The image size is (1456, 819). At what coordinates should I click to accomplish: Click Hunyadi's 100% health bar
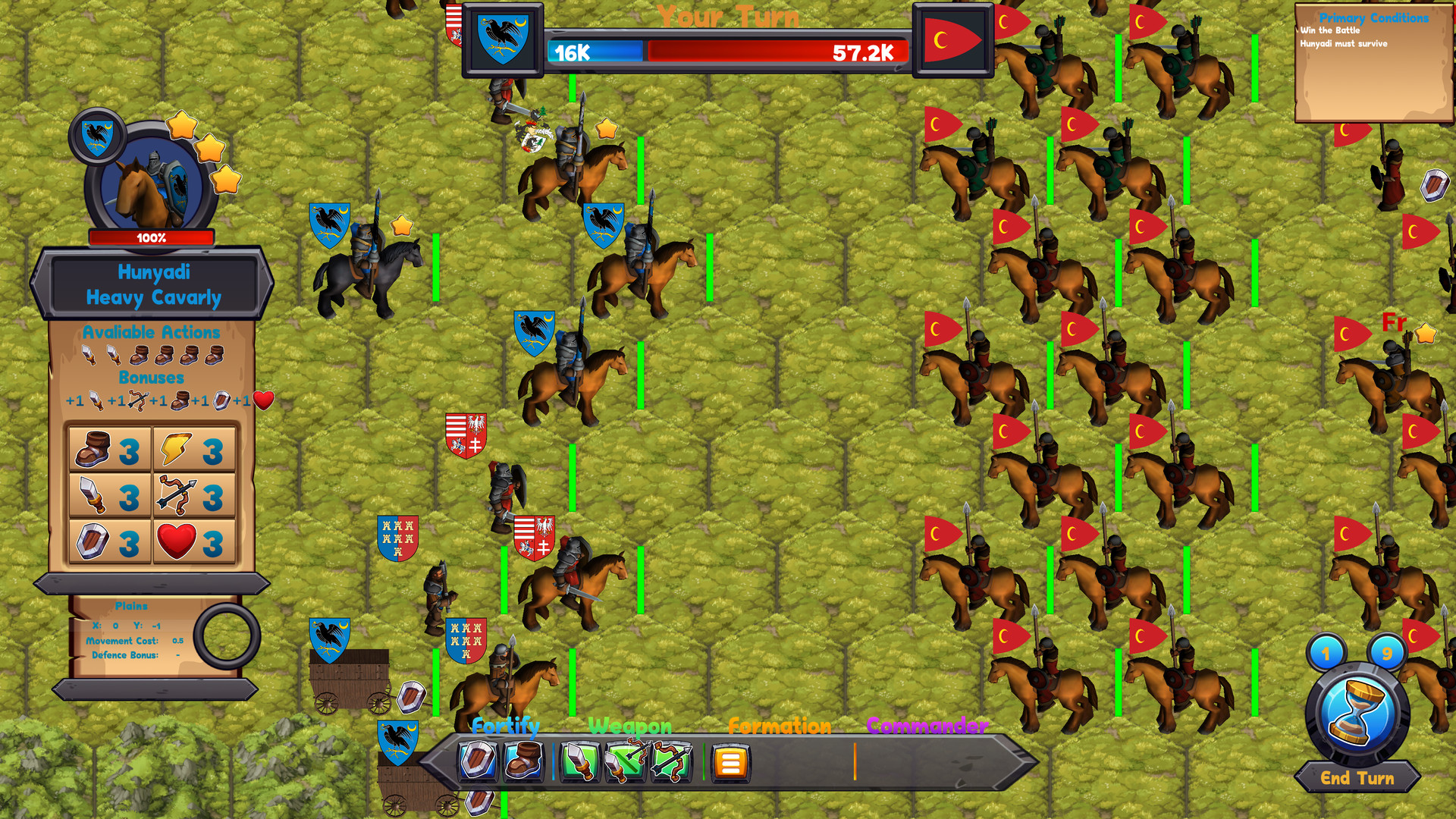click(151, 237)
